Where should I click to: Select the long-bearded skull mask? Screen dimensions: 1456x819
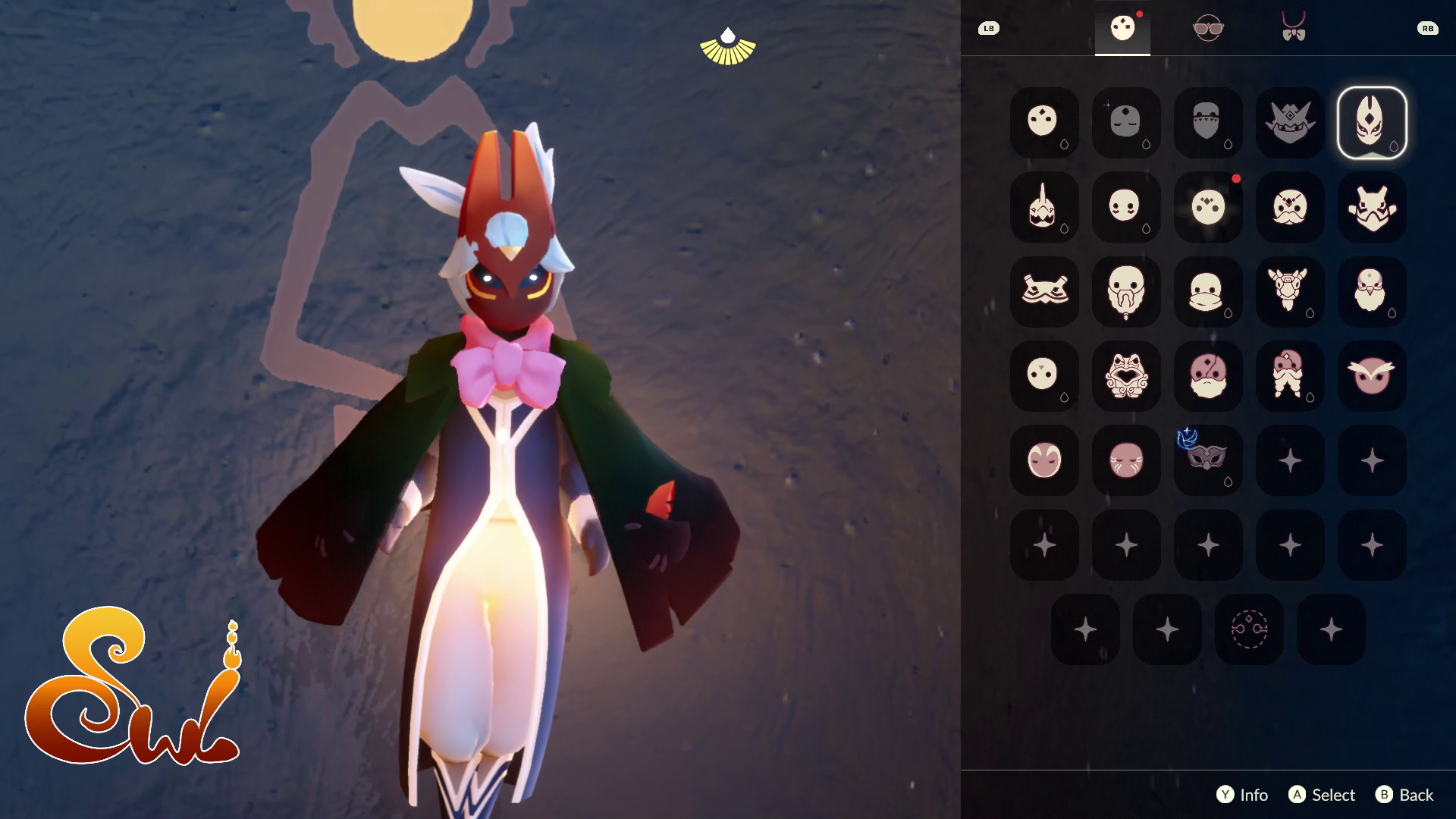pos(1125,292)
